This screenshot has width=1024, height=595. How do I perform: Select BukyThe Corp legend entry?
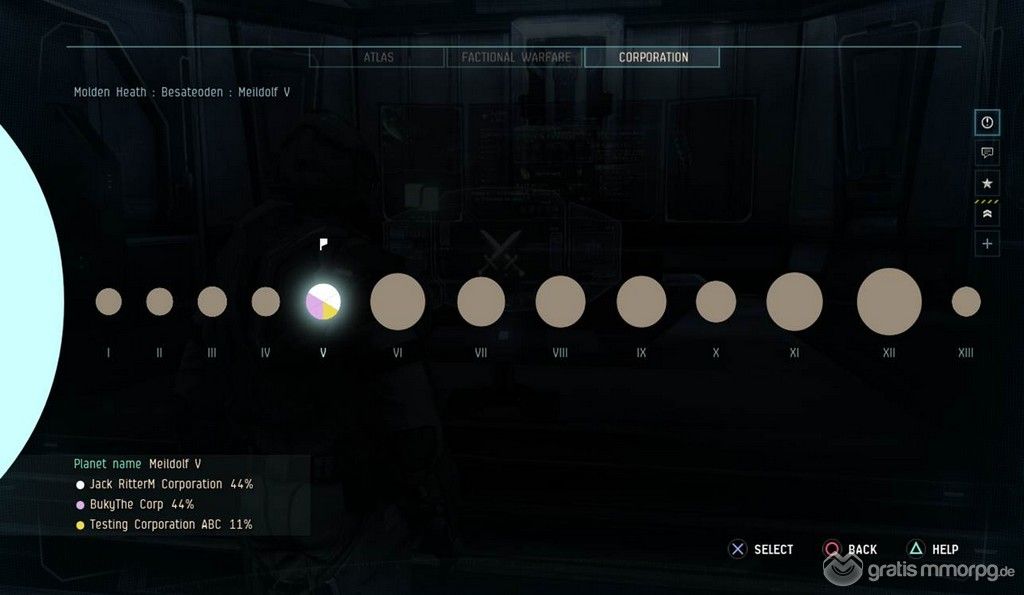click(141, 504)
